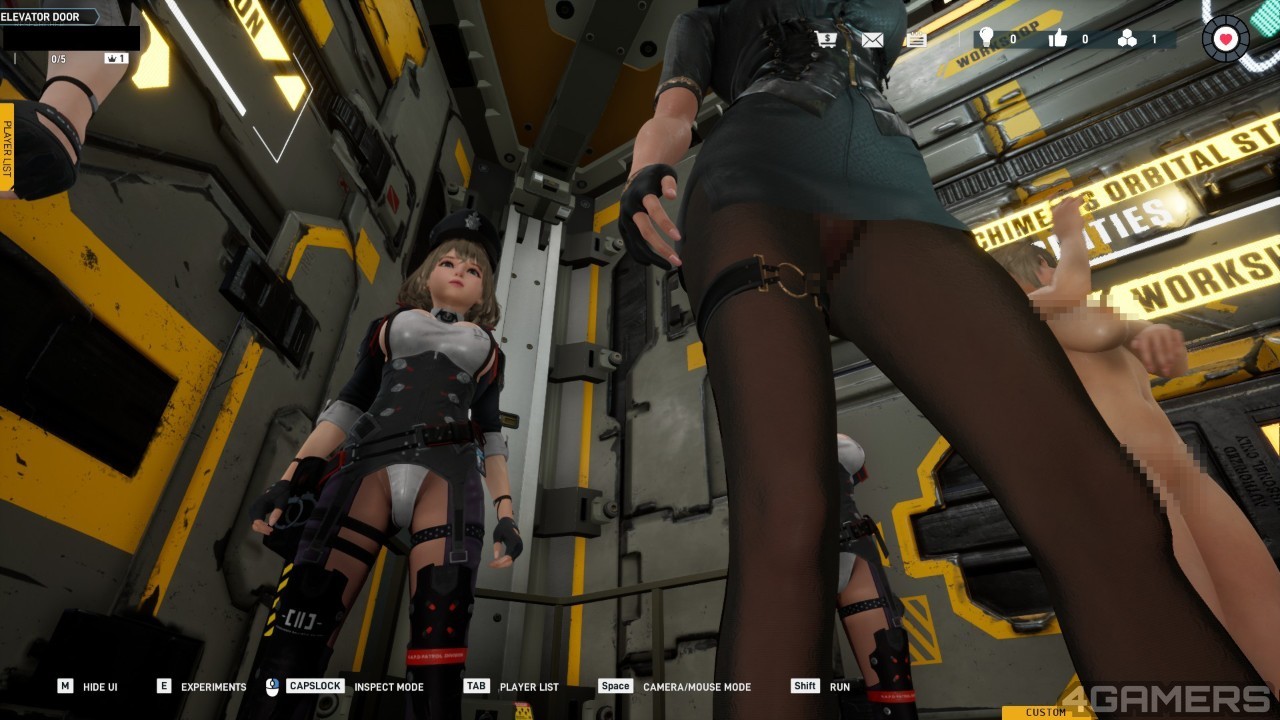Select the Elevator Door title label
Viewport: 1280px width, 720px height.
(42, 17)
